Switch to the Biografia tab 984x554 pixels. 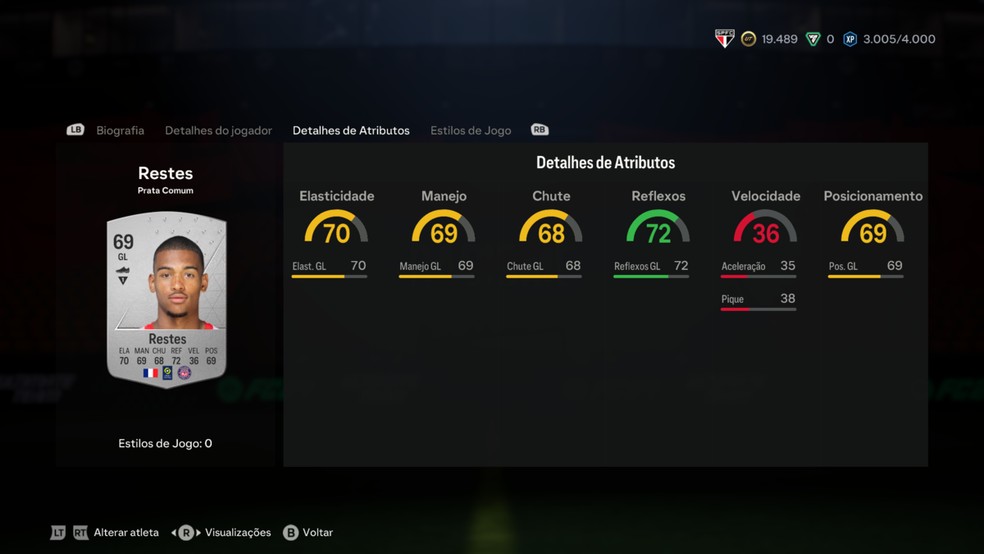(x=120, y=130)
